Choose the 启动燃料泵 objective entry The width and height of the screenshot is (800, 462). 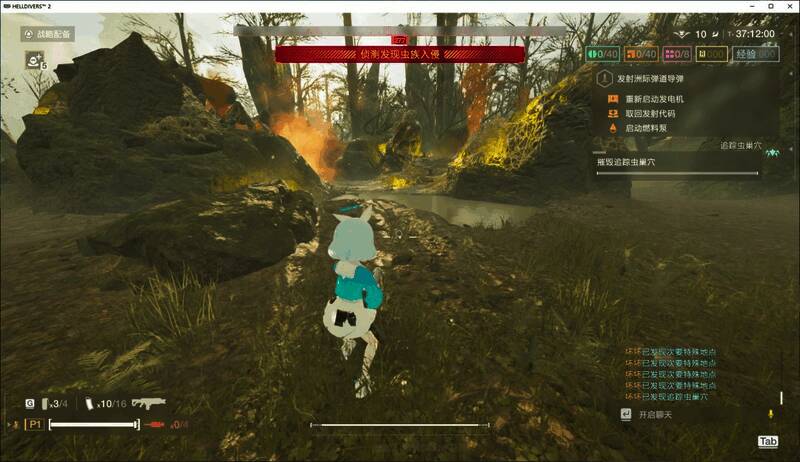click(645, 128)
